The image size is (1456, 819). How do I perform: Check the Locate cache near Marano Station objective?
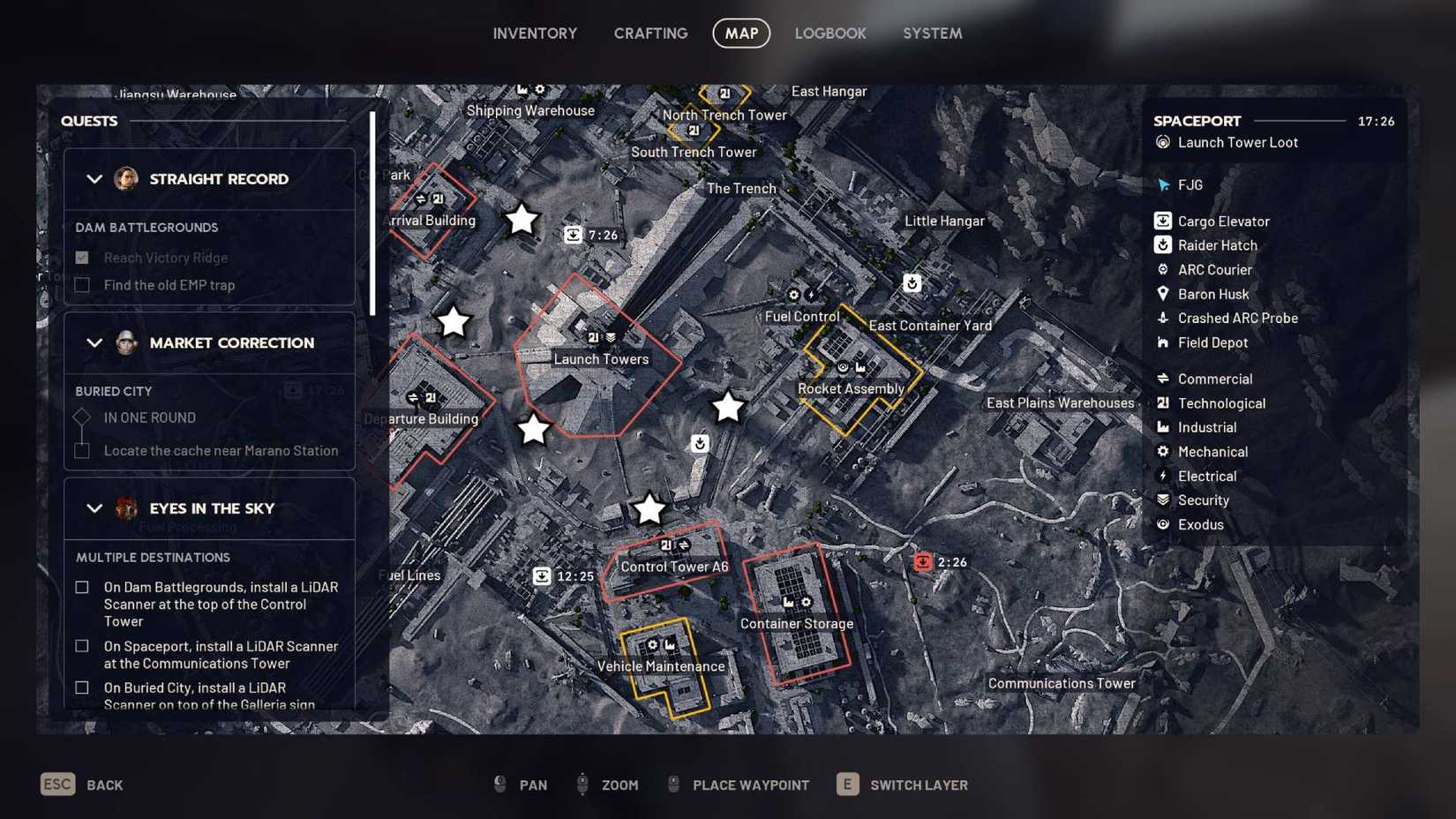click(82, 450)
